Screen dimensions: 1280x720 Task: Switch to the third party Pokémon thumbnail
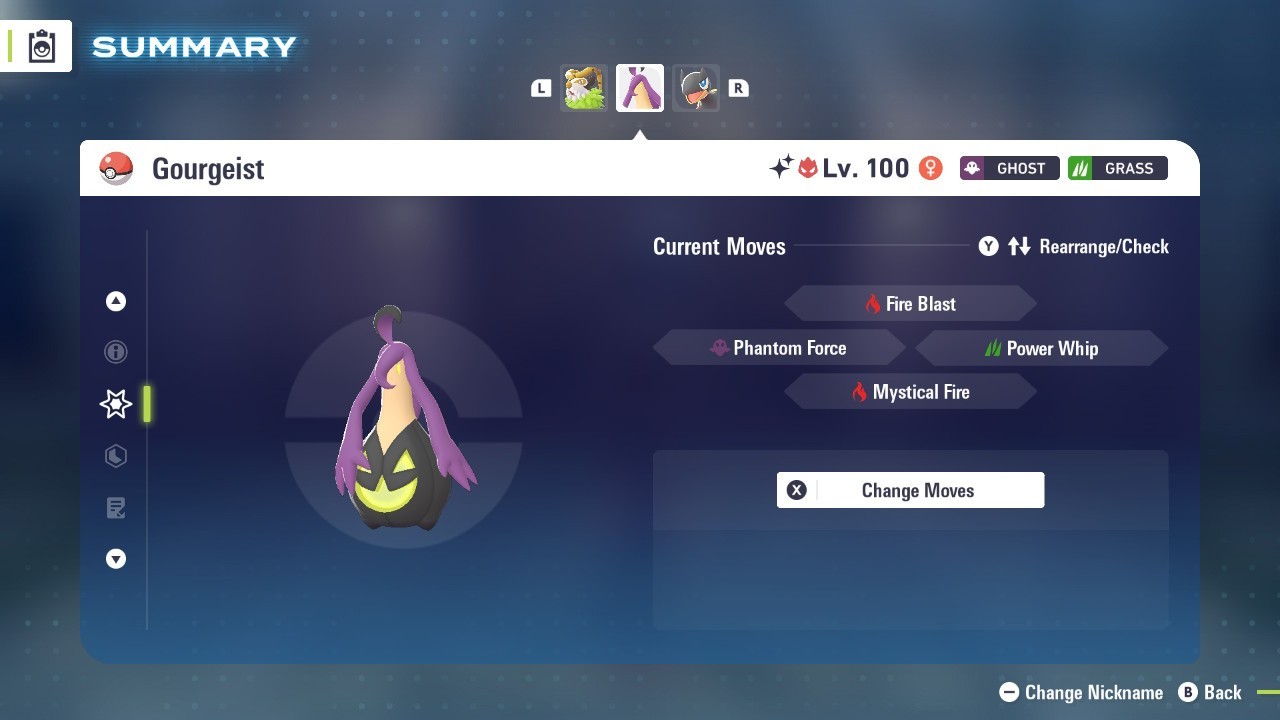[x=696, y=88]
